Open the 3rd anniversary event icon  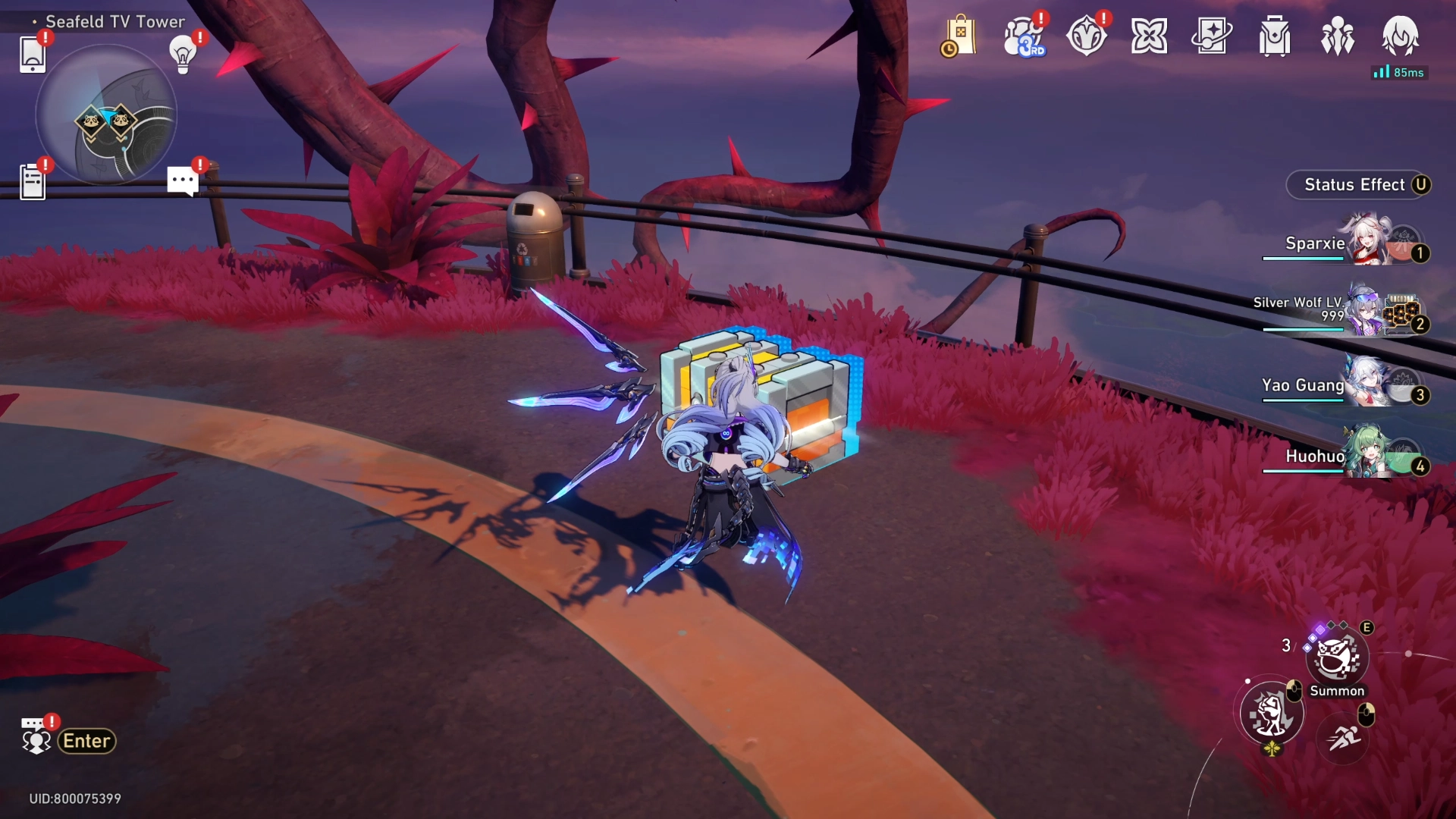(x=1023, y=36)
